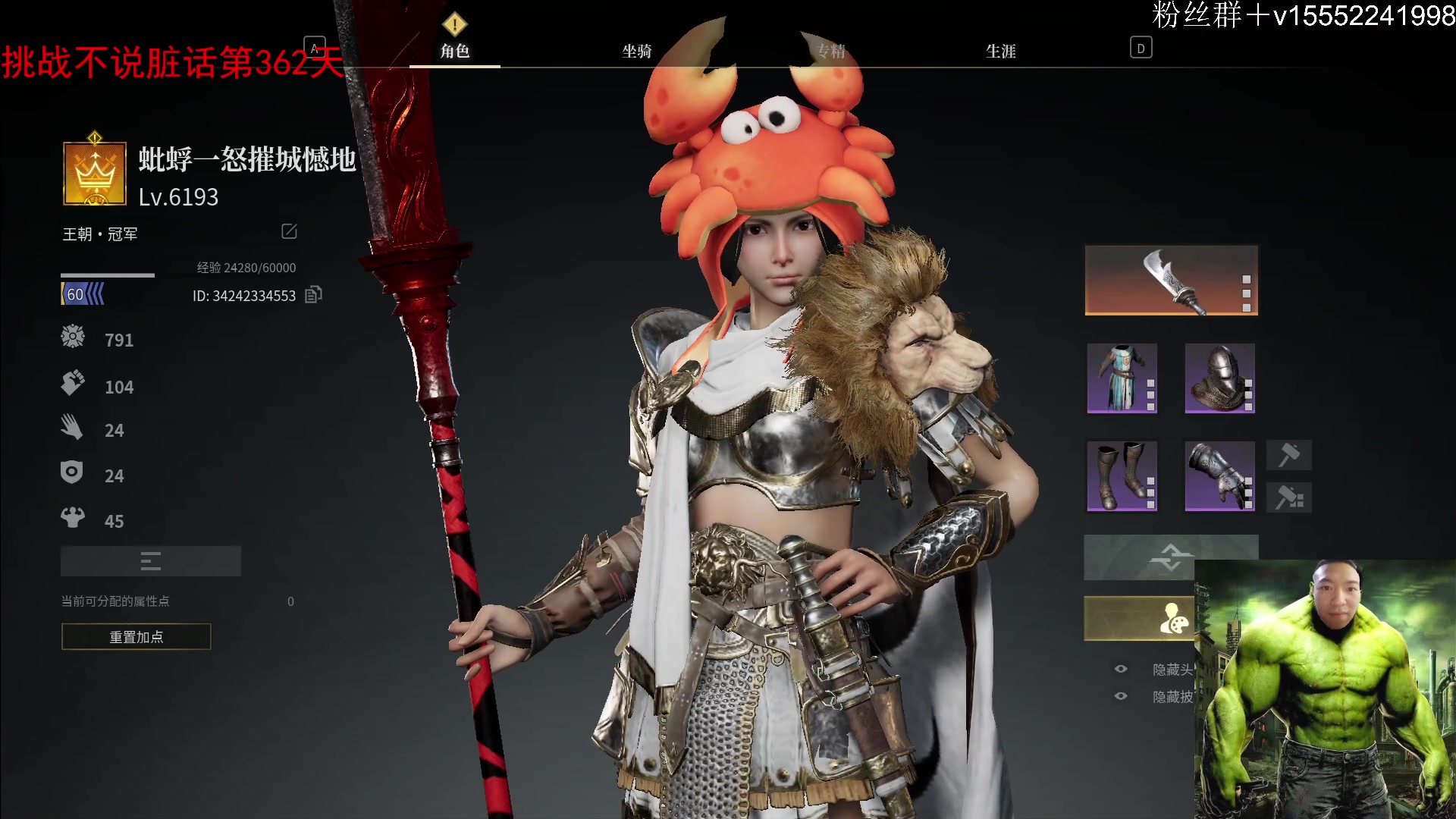The image size is (1456, 819).
Task: Edit the 王朝·冠军 title
Action: pos(289,231)
